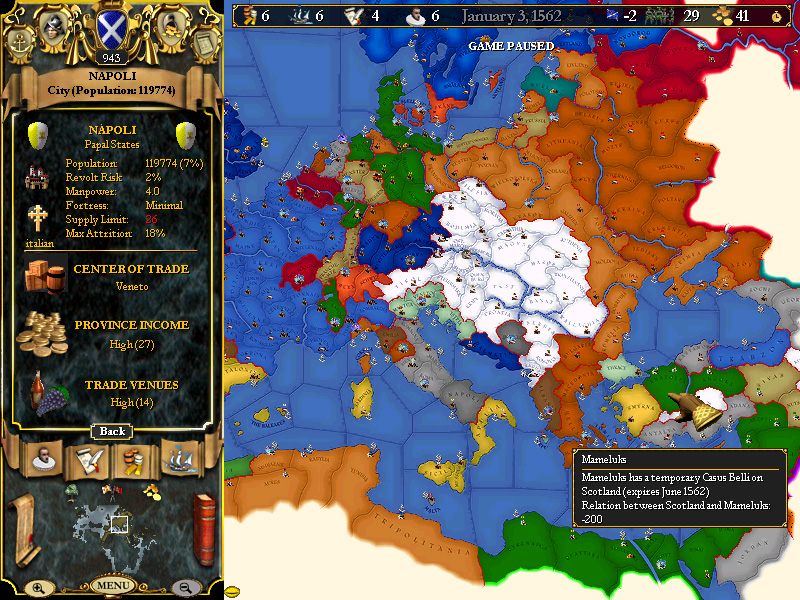Open the Scotland coat of arms shield
Viewport: 800px width, 600px height.
click(x=112, y=29)
